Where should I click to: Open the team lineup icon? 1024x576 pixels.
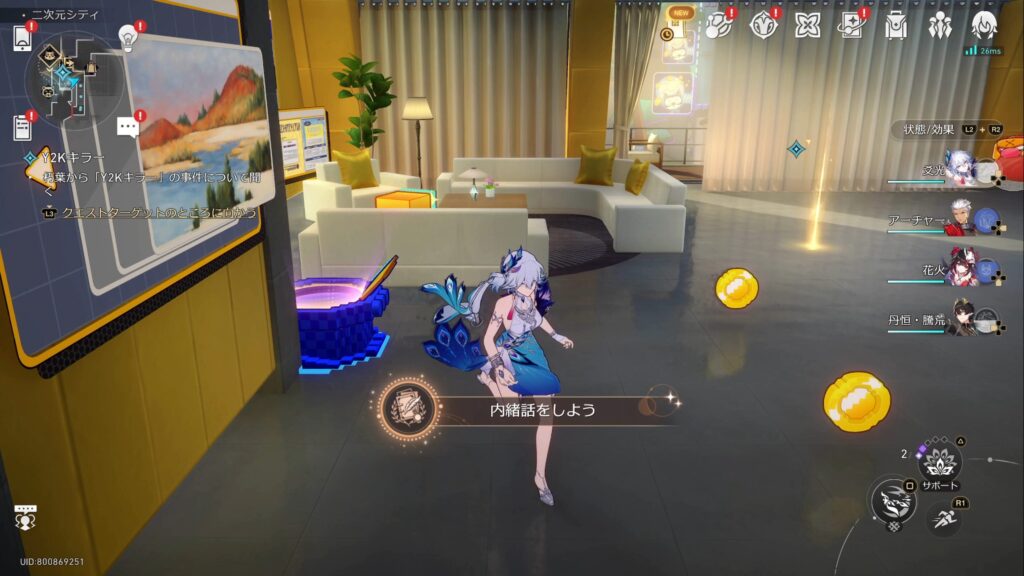(940, 26)
